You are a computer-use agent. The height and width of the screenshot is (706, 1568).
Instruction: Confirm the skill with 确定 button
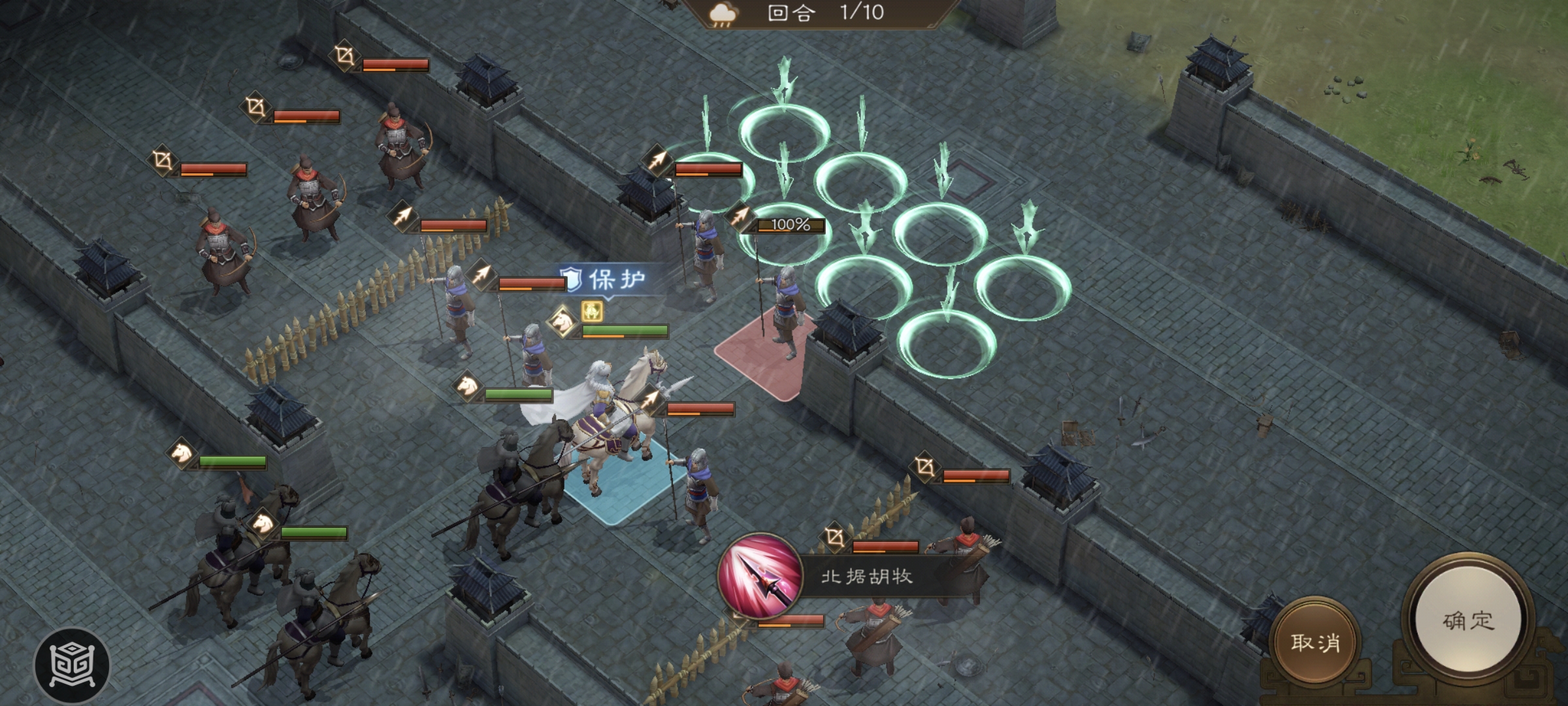(1467, 620)
